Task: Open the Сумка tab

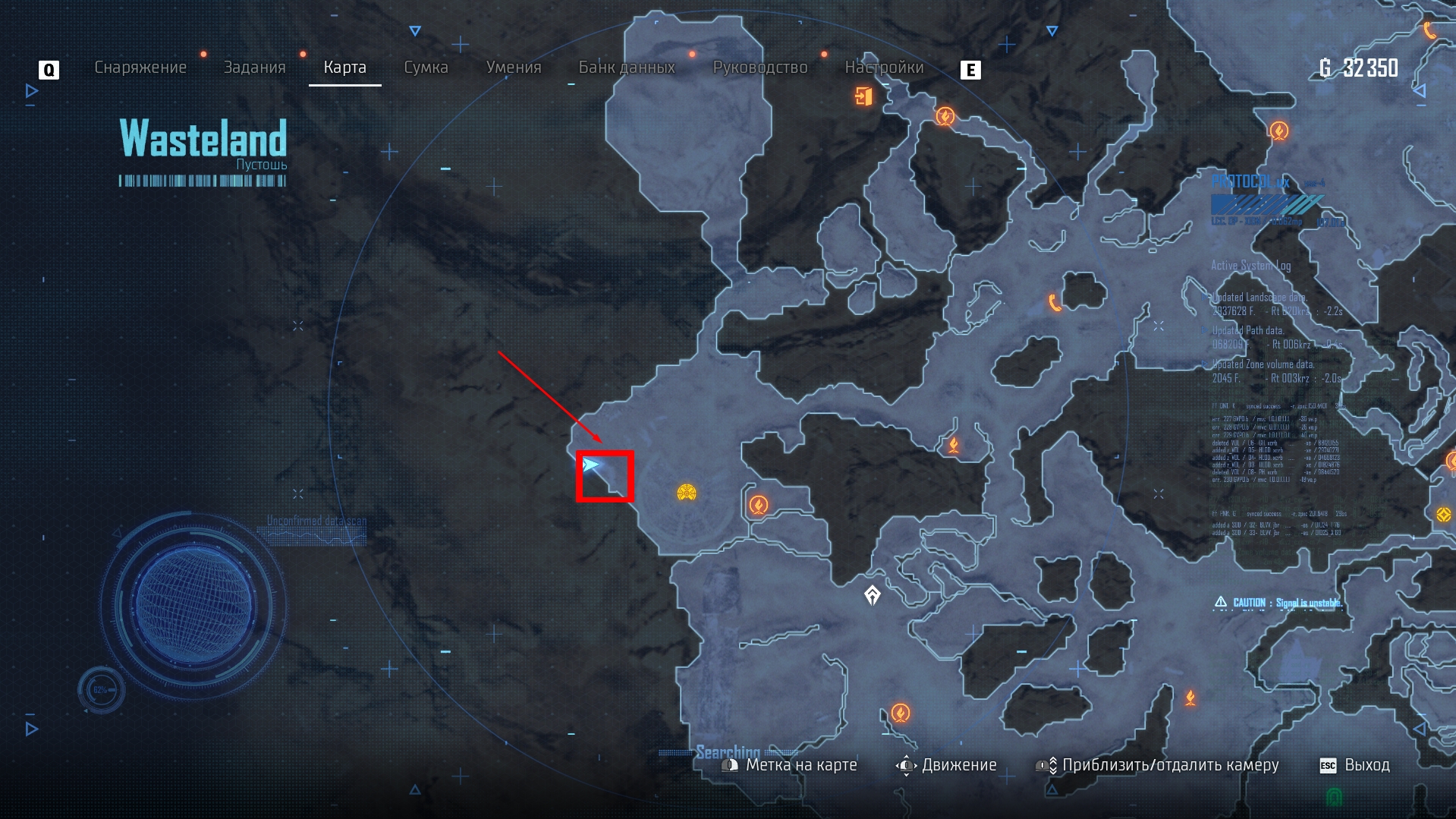Action: (x=426, y=68)
